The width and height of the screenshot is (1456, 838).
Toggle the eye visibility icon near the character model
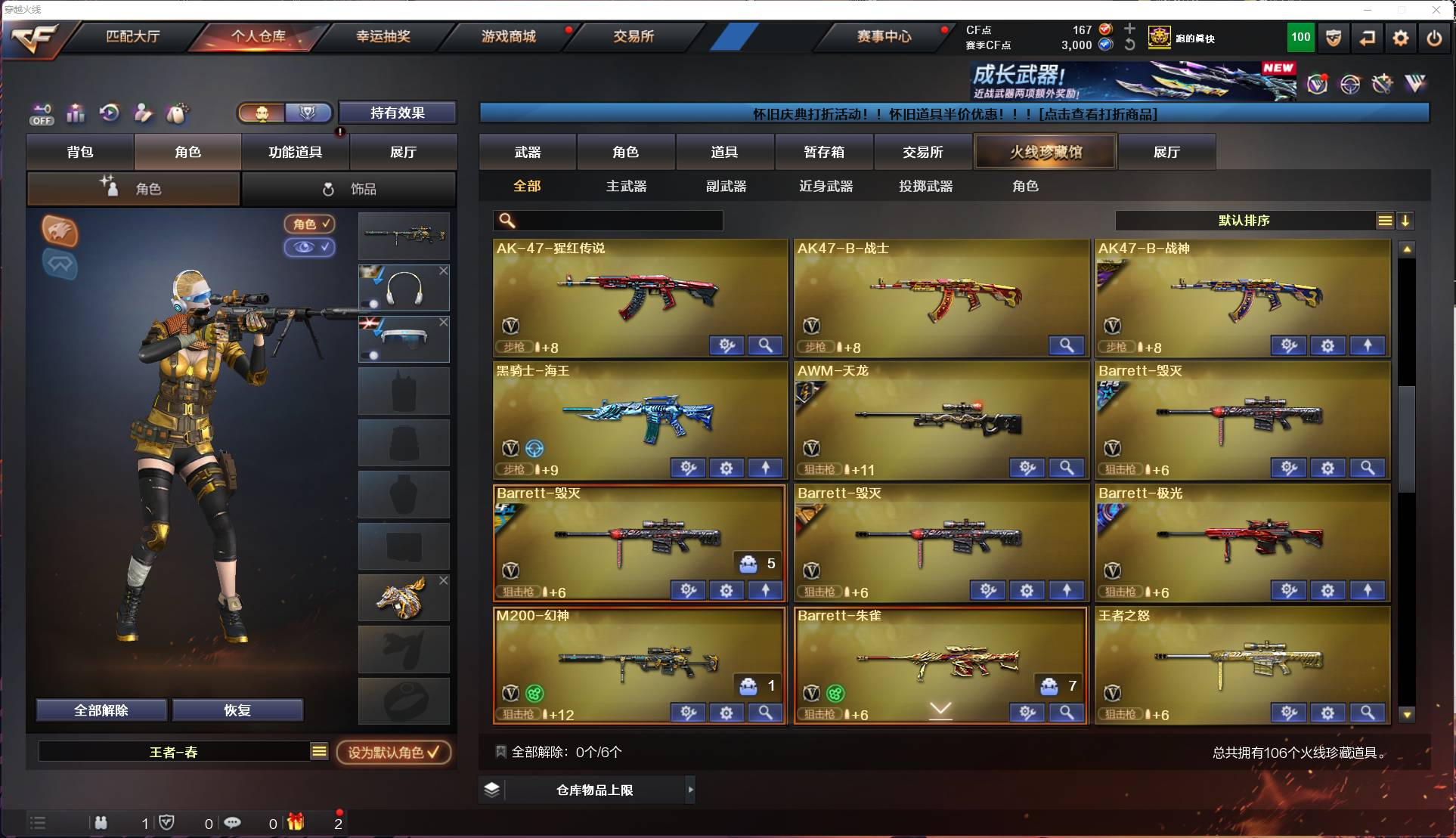click(310, 248)
